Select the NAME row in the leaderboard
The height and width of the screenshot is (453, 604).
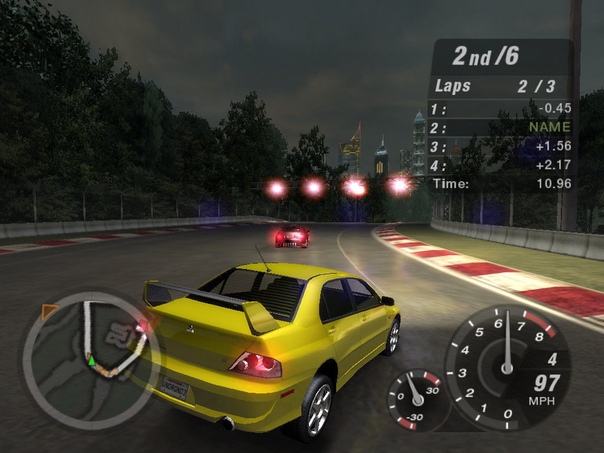pyautogui.click(x=500, y=127)
